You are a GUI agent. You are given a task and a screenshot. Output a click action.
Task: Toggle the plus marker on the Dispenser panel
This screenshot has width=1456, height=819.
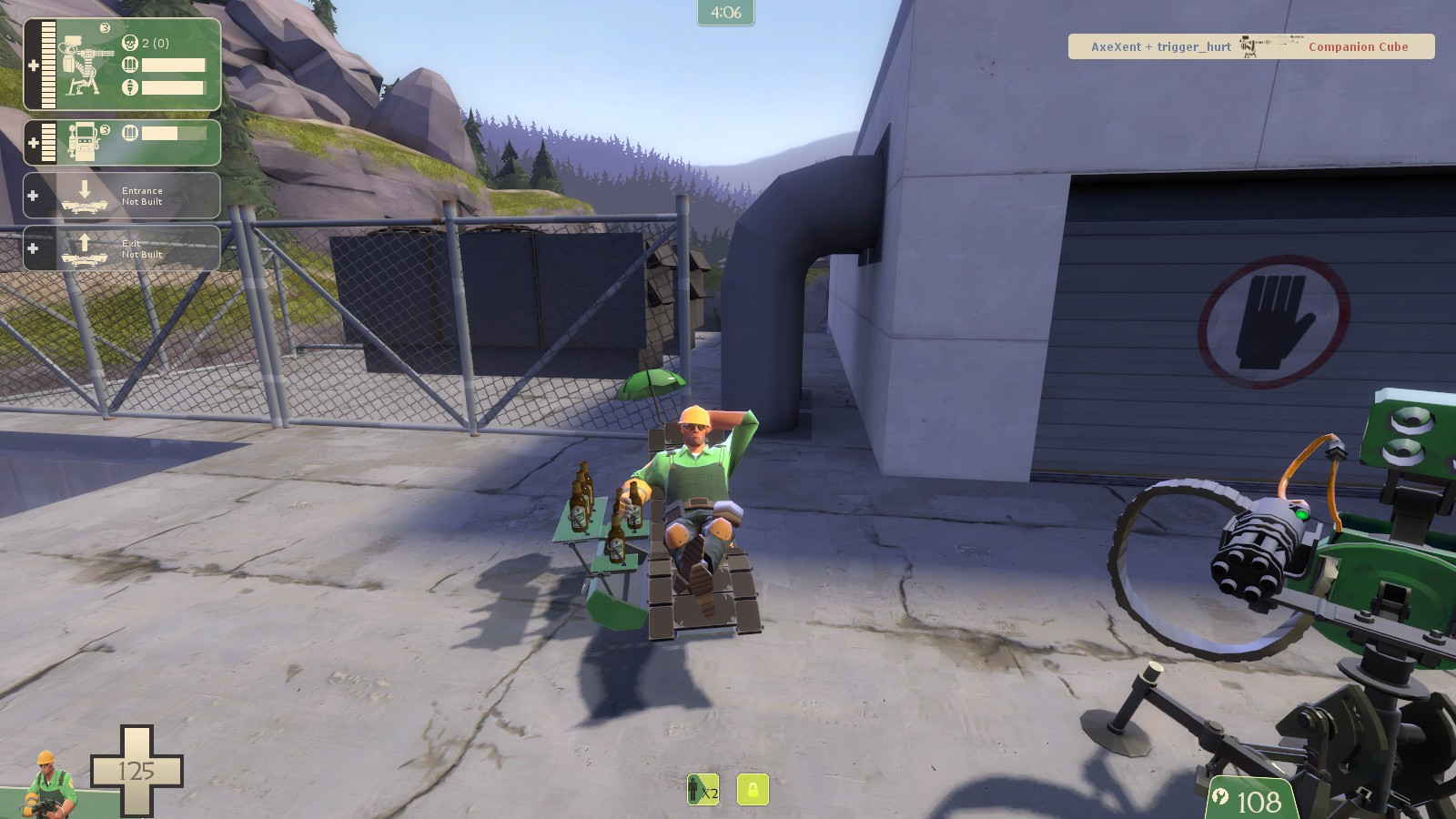coord(34,141)
